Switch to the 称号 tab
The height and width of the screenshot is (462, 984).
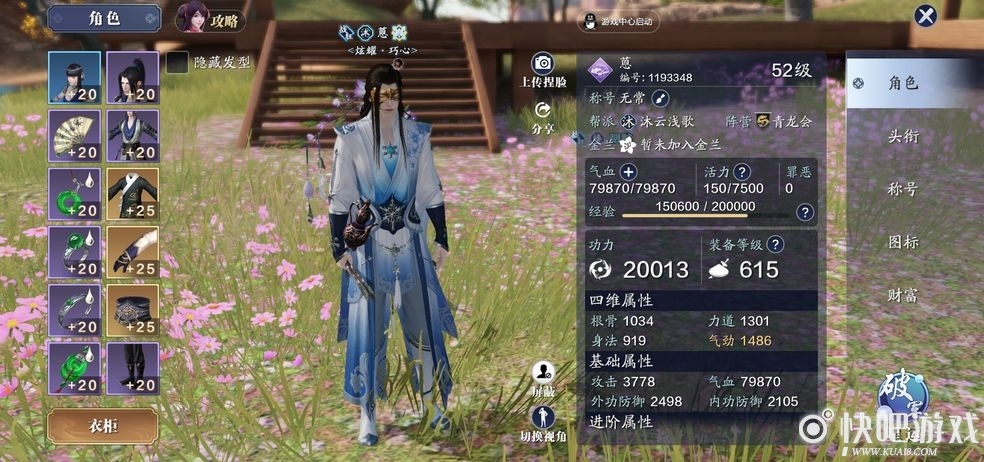pyautogui.click(x=903, y=189)
